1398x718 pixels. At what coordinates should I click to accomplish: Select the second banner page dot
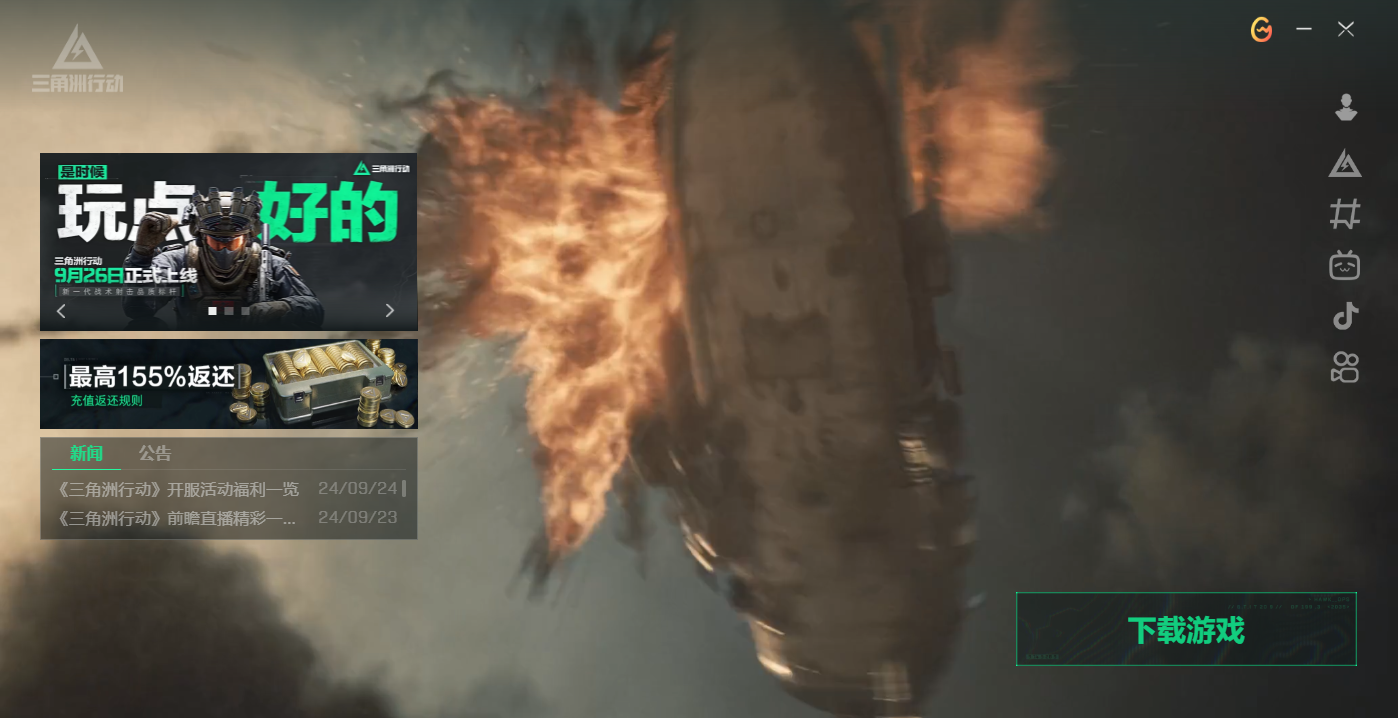(x=229, y=311)
